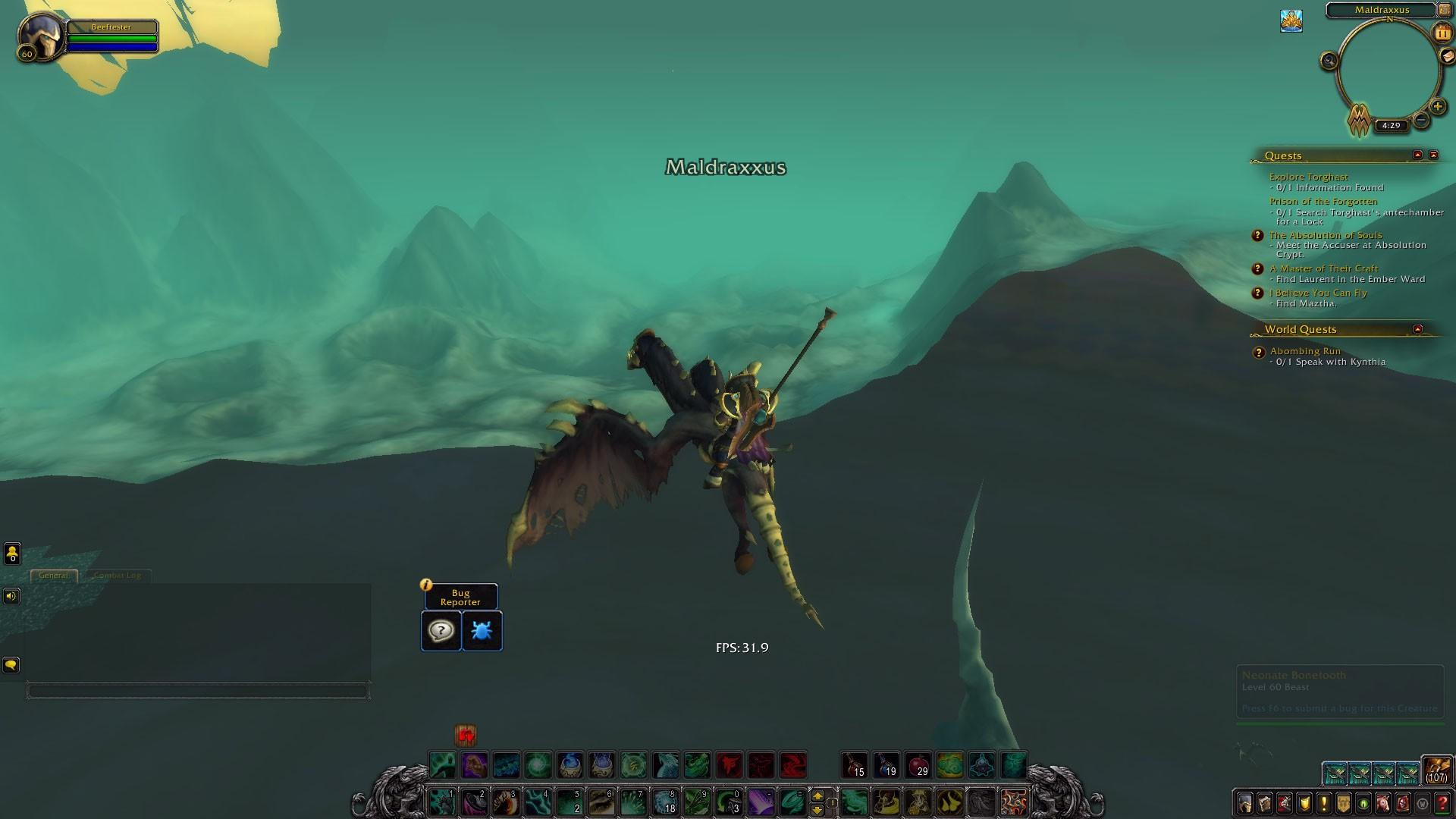Open the horse head collections button
This screenshot has height=819, width=1456.
click(1382, 802)
